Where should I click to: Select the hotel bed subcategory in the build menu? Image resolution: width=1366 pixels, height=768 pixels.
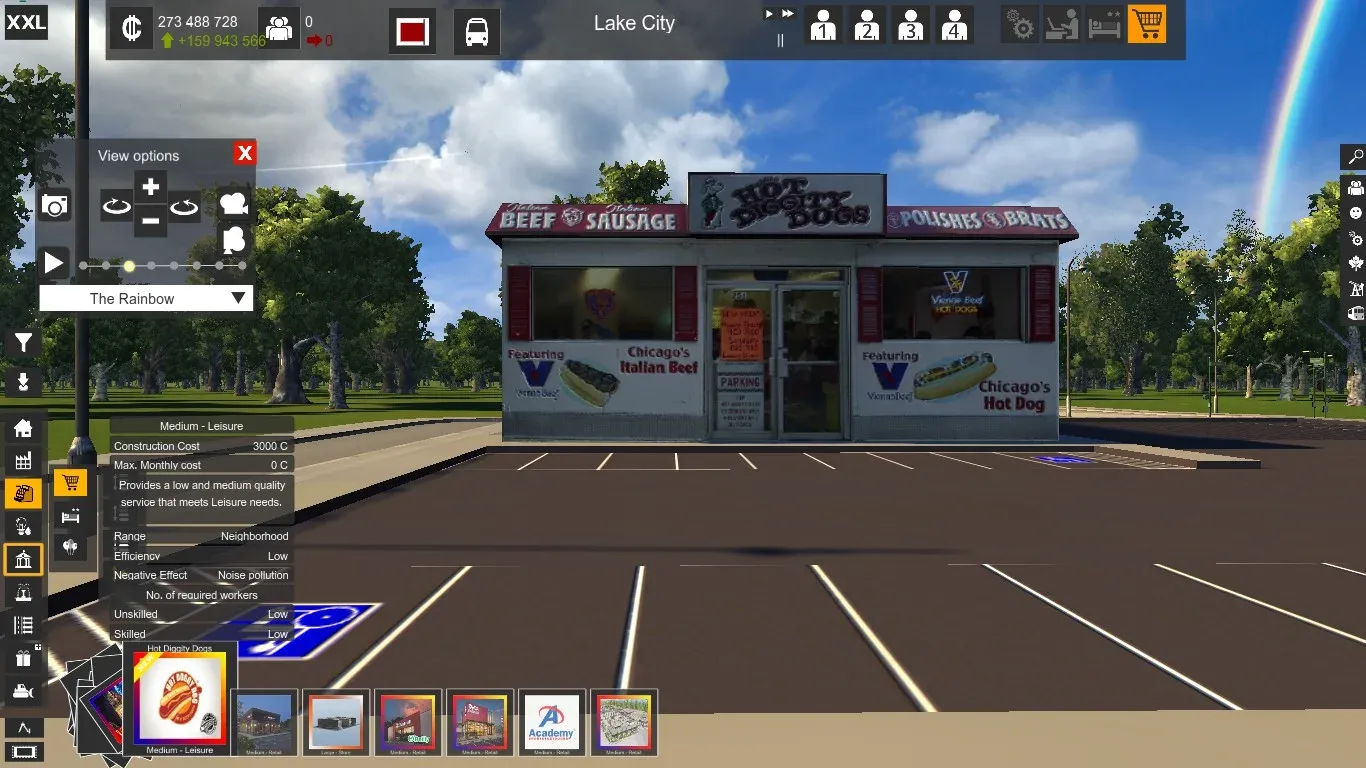(x=70, y=516)
